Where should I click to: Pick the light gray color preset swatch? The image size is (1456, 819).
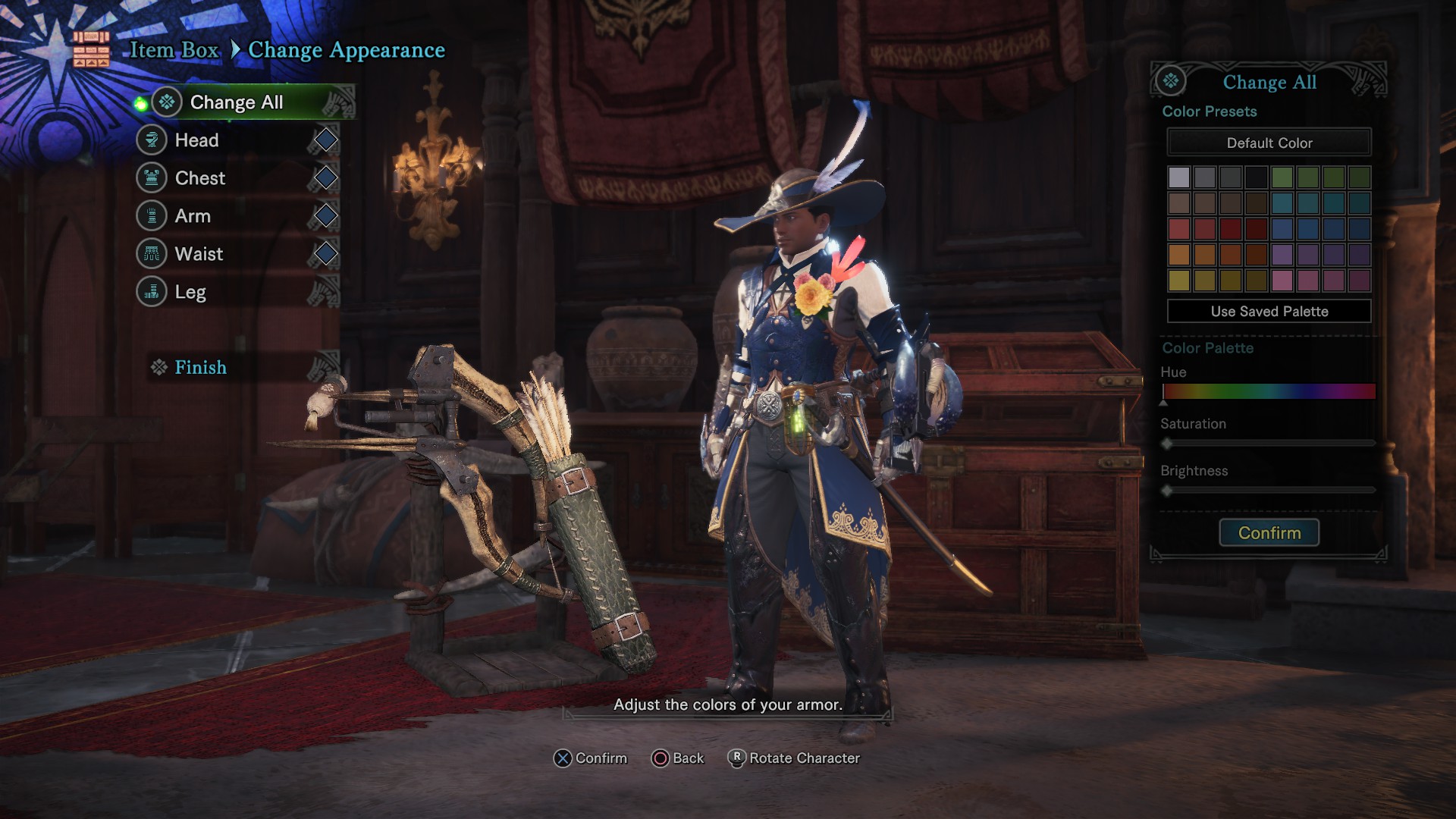coord(1179,177)
